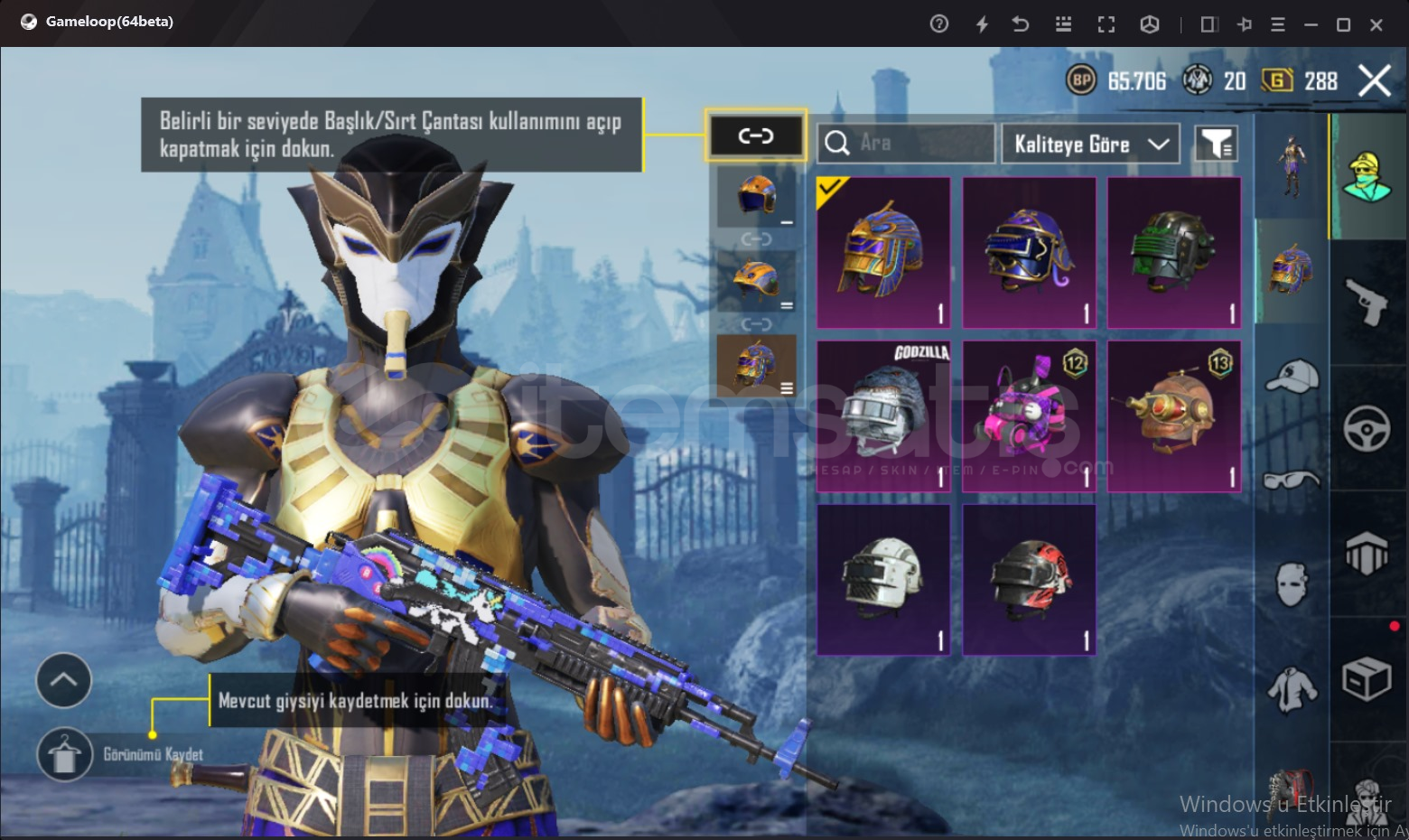Open the Kaliteye Göre sort dropdown
This screenshot has width=1409, height=840.
click(x=1090, y=145)
